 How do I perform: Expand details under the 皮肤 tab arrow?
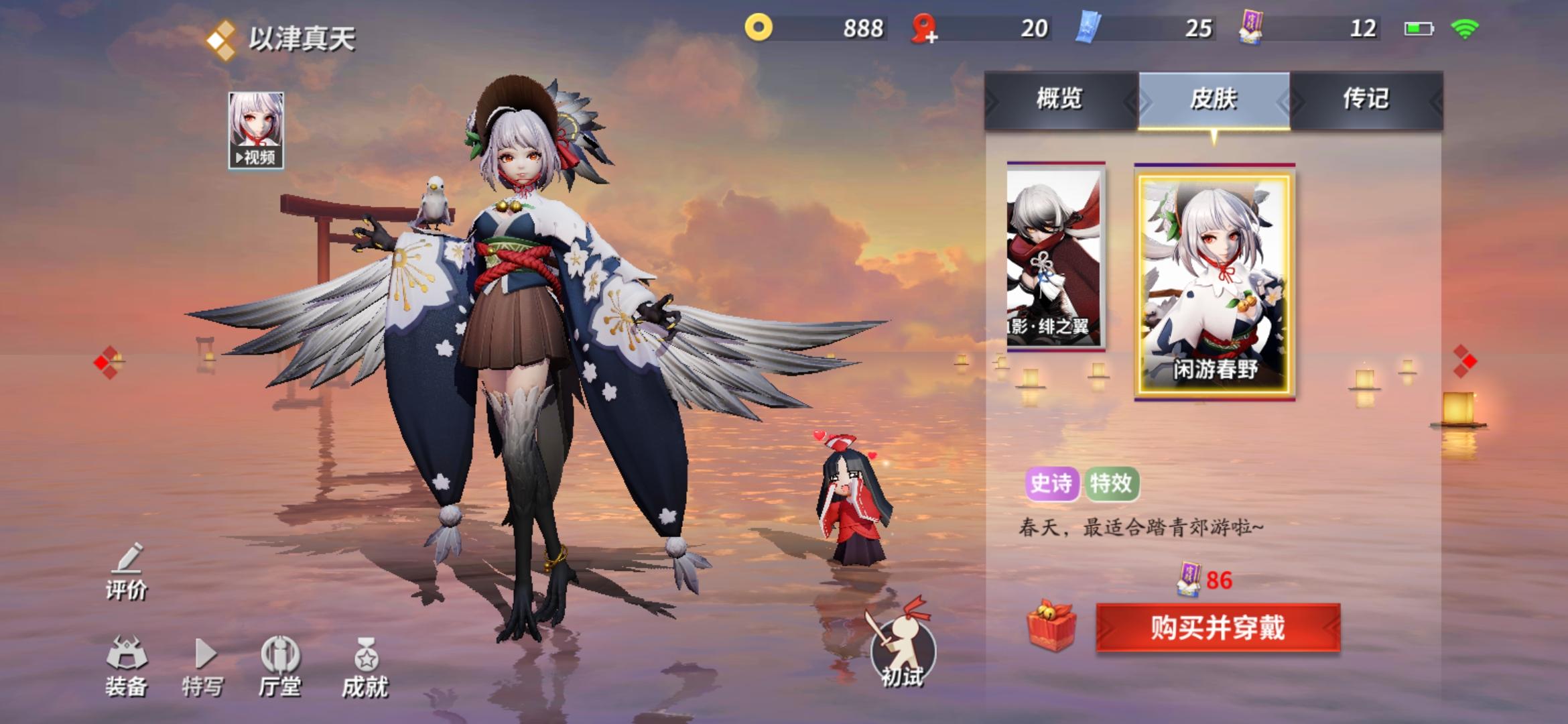pyautogui.click(x=1216, y=138)
